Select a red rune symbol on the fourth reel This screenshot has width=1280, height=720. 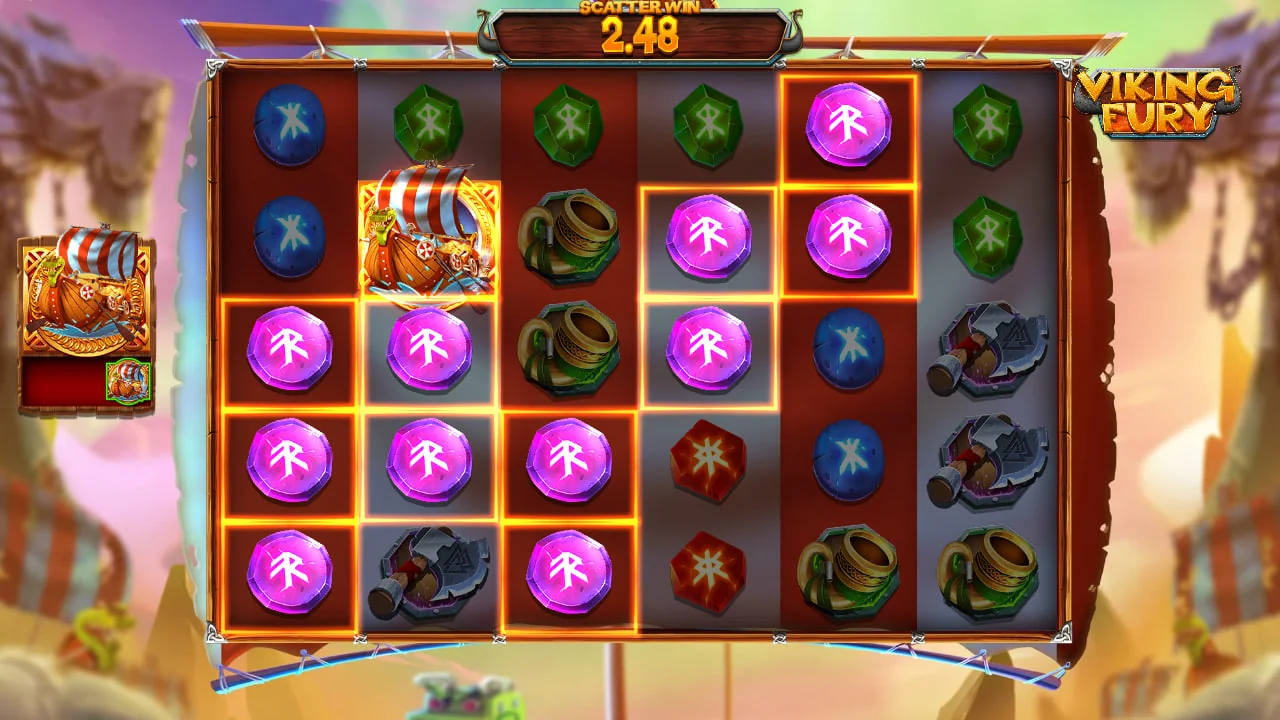708,460
